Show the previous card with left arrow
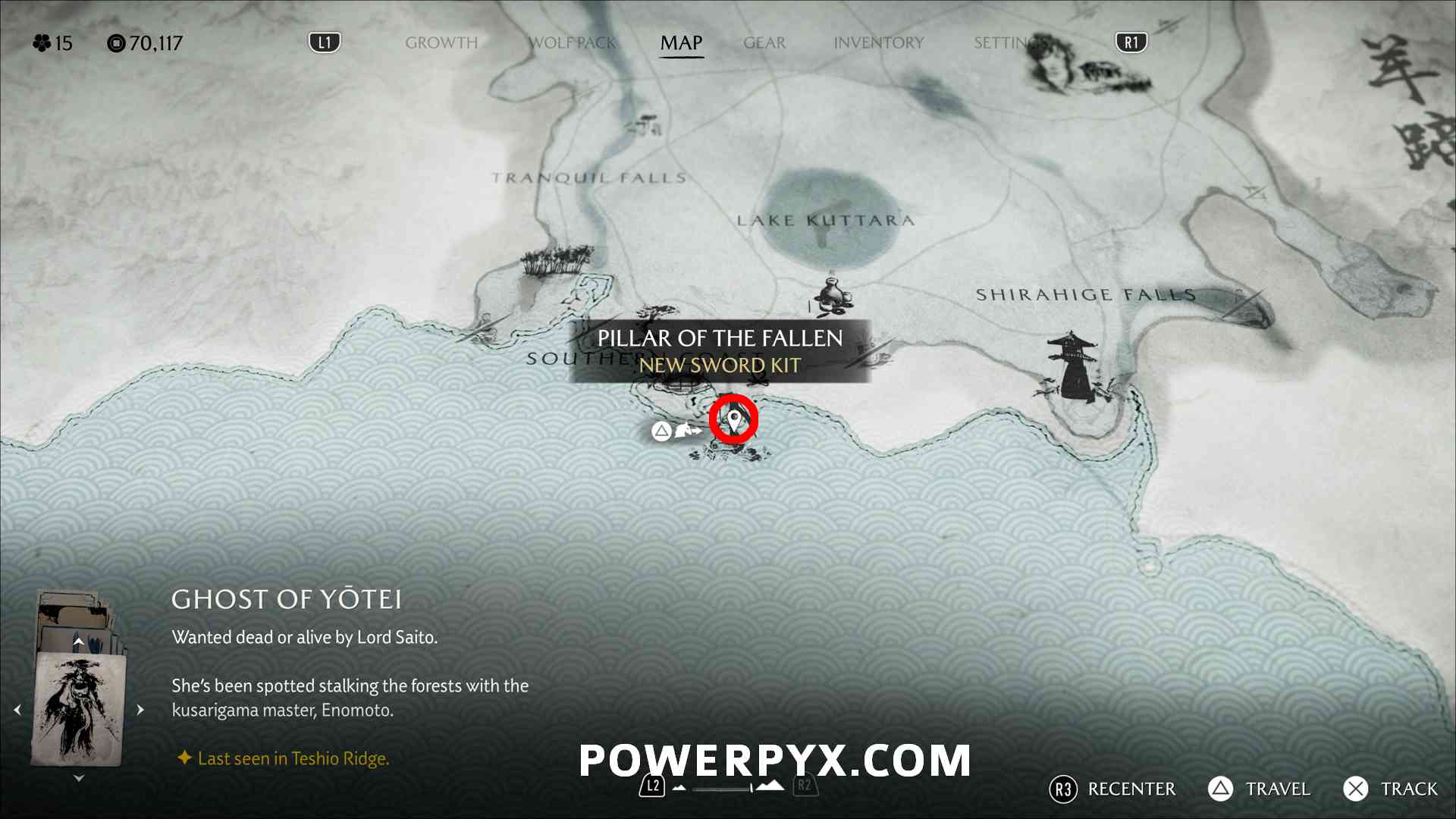The height and width of the screenshot is (819, 1456). tap(17, 710)
